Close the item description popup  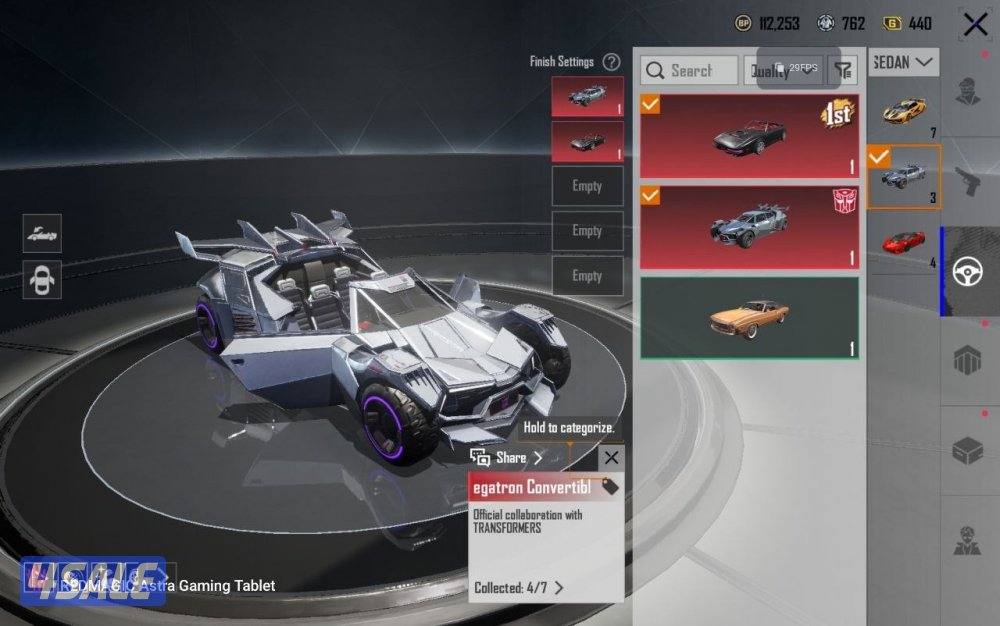click(x=611, y=458)
